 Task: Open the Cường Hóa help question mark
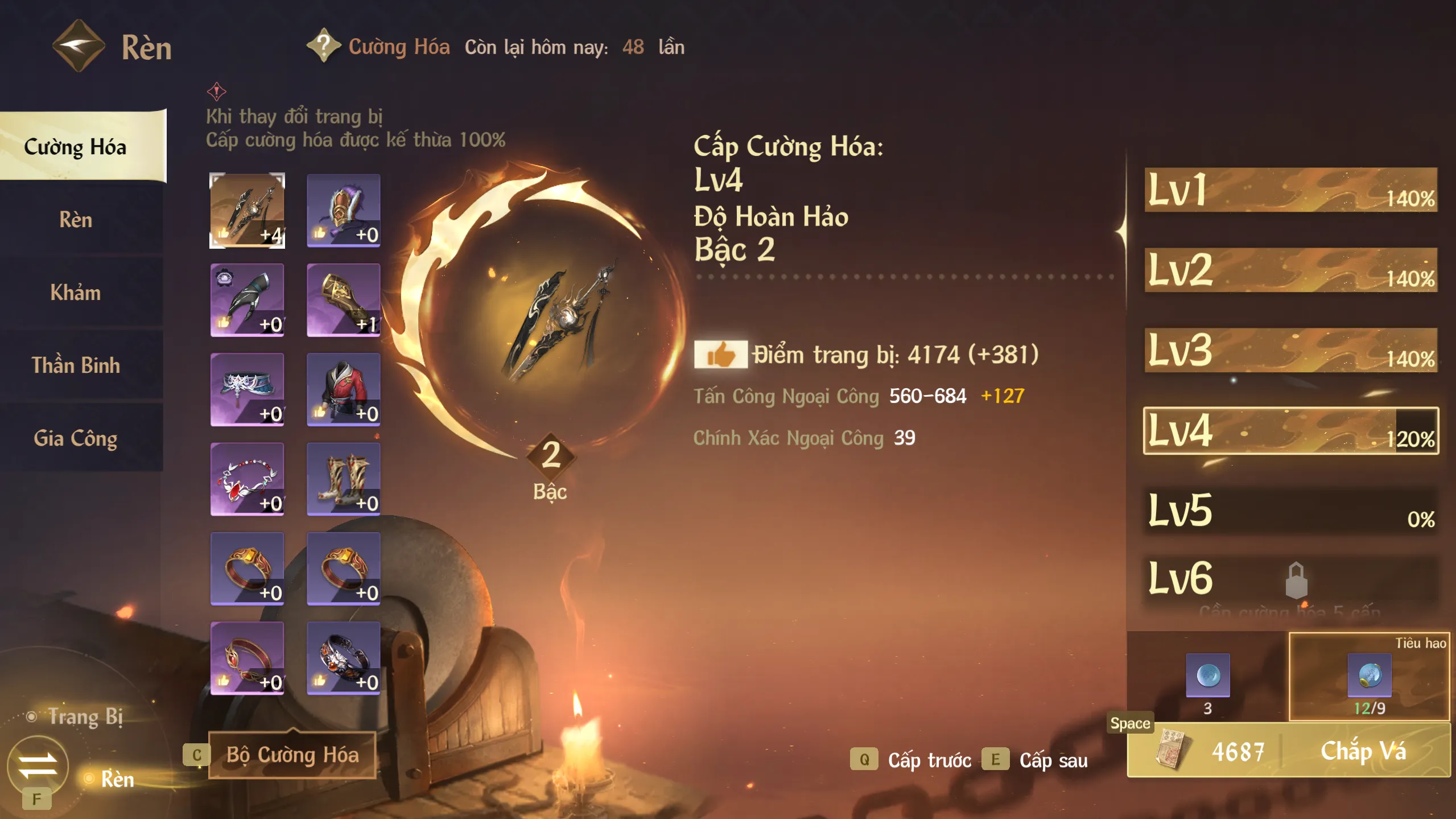(323, 46)
